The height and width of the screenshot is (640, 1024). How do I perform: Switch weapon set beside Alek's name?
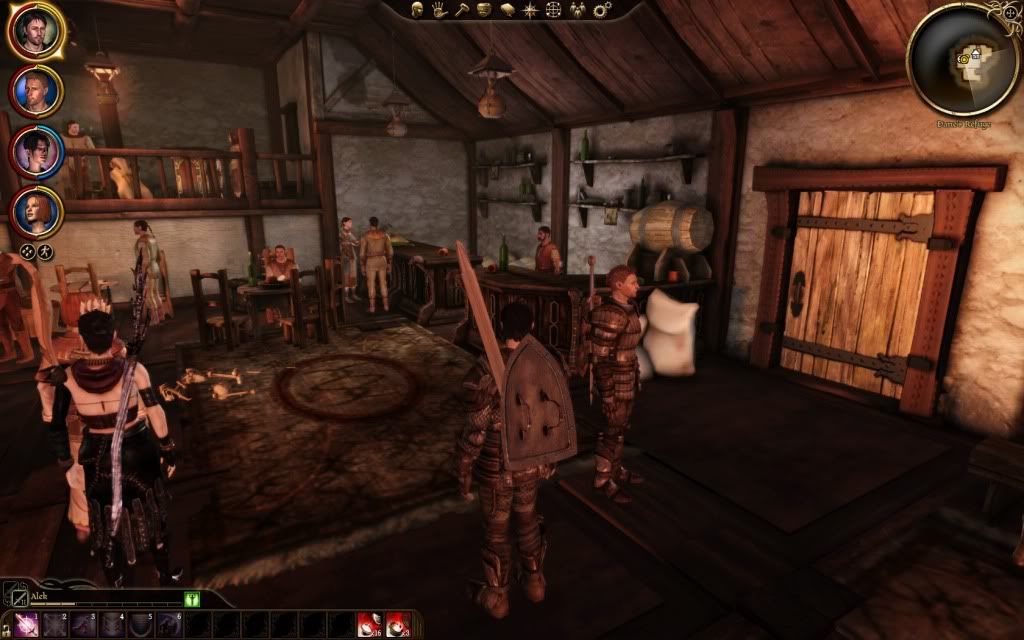coord(17,597)
